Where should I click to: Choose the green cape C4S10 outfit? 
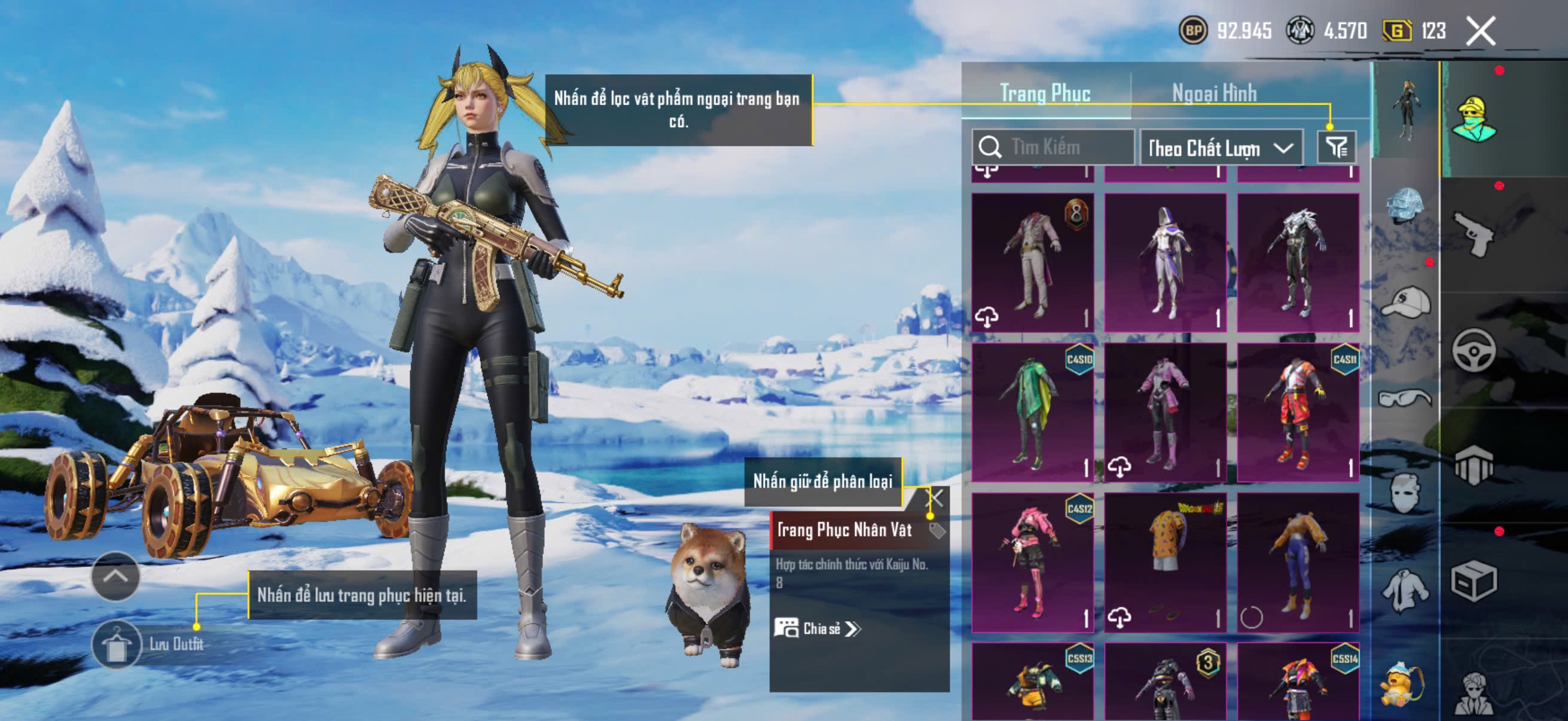[1032, 413]
